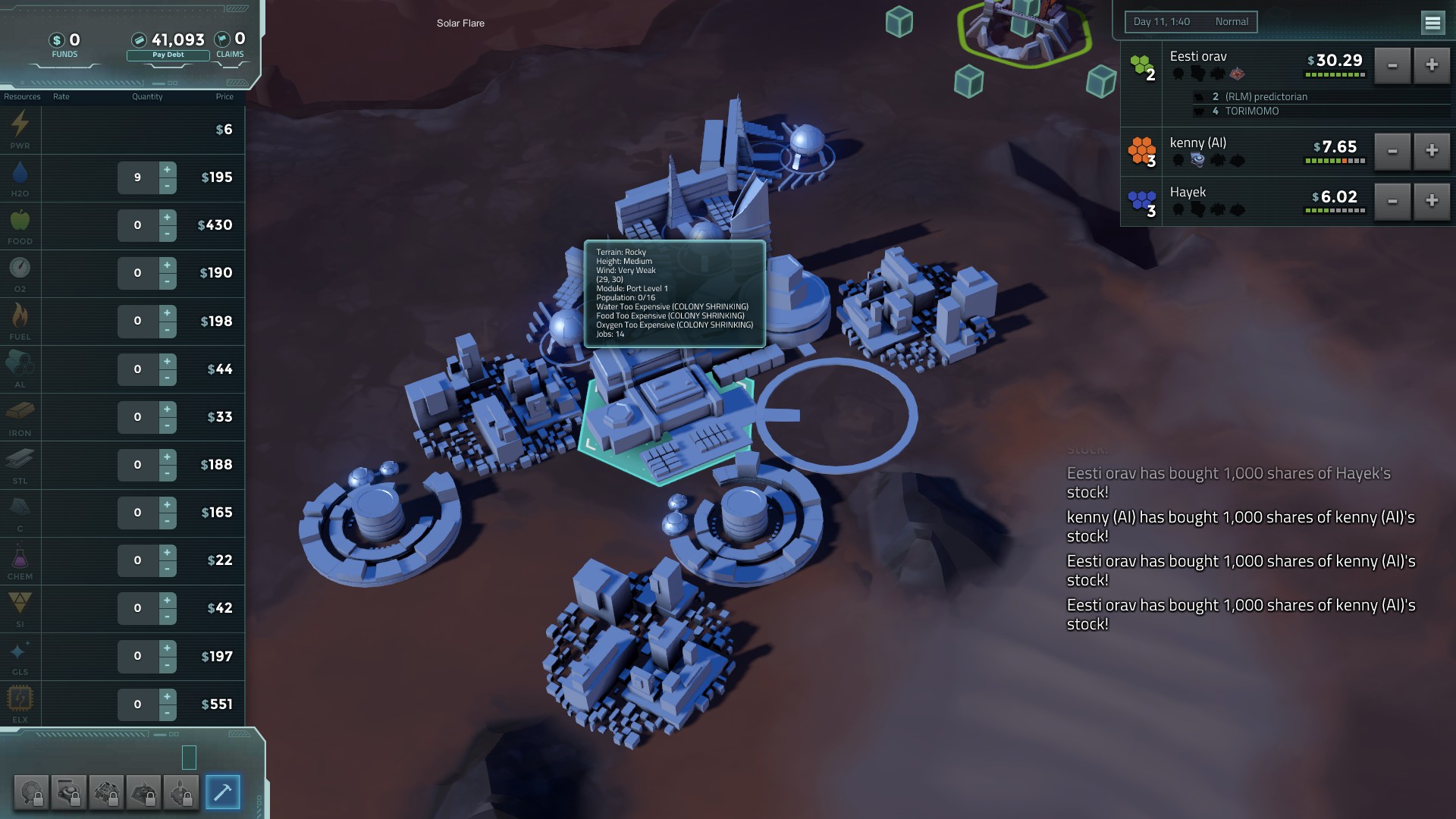This screenshot has width=1456, height=819.
Task: Buy a share of Eesti orav stock
Action: tap(1431, 65)
